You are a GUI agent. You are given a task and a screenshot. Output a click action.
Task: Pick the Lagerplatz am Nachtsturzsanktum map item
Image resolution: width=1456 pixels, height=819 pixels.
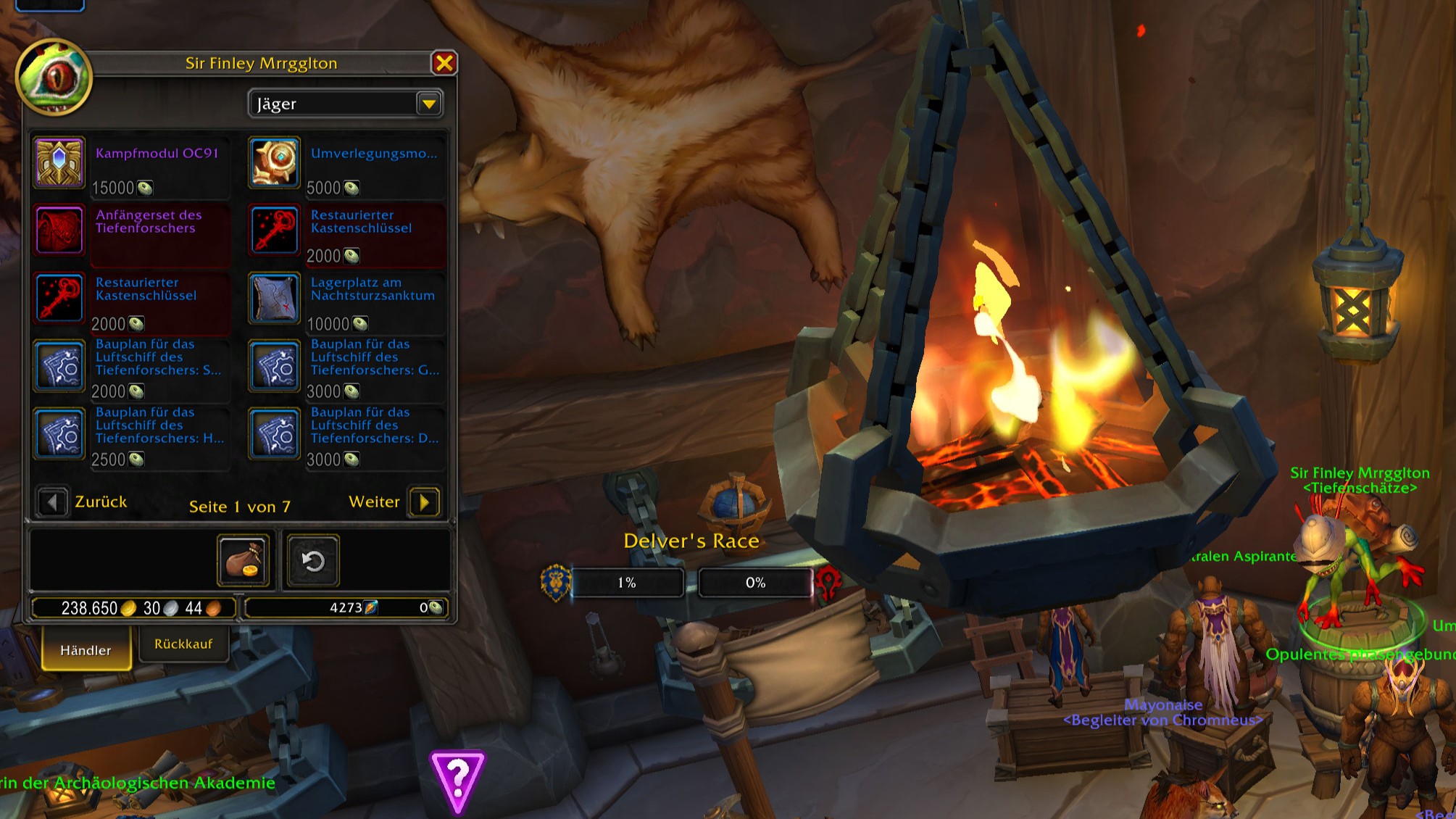[275, 299]
